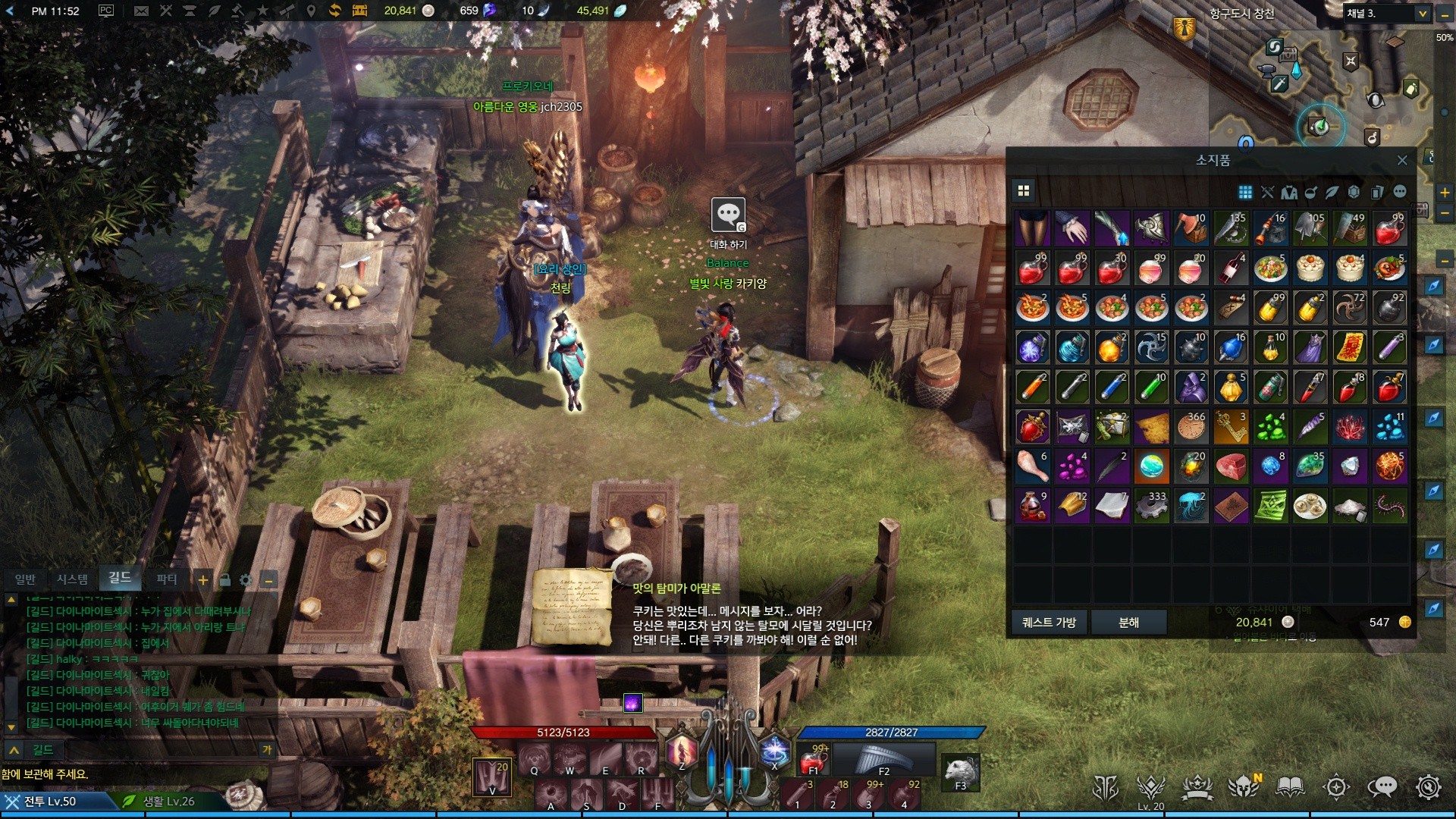Filter inventory by the crossed swords equipment icon
1456x819 pixels.
(x=1267, y=192)
